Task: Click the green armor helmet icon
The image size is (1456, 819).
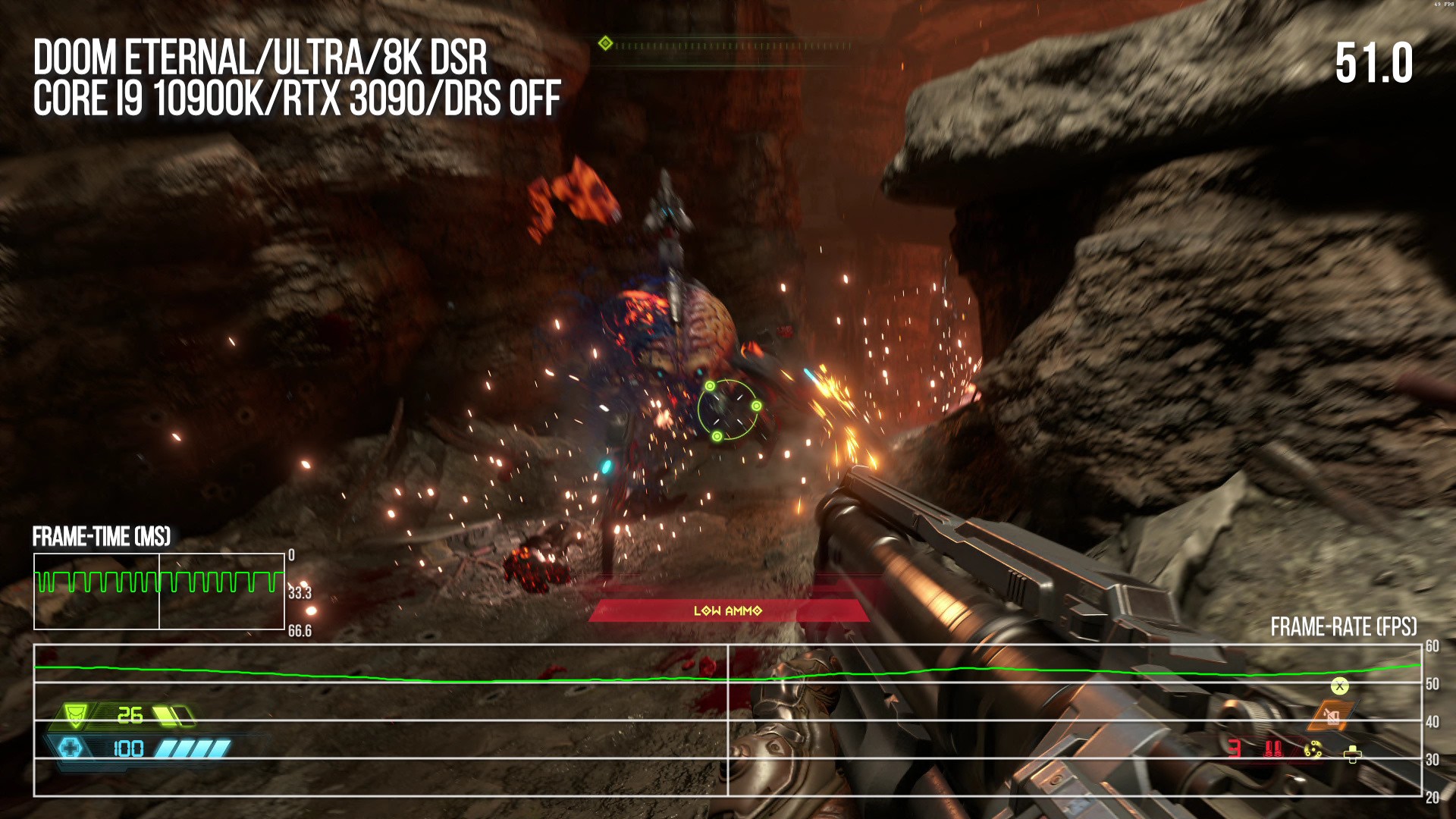Action: [x=75, y=714]
